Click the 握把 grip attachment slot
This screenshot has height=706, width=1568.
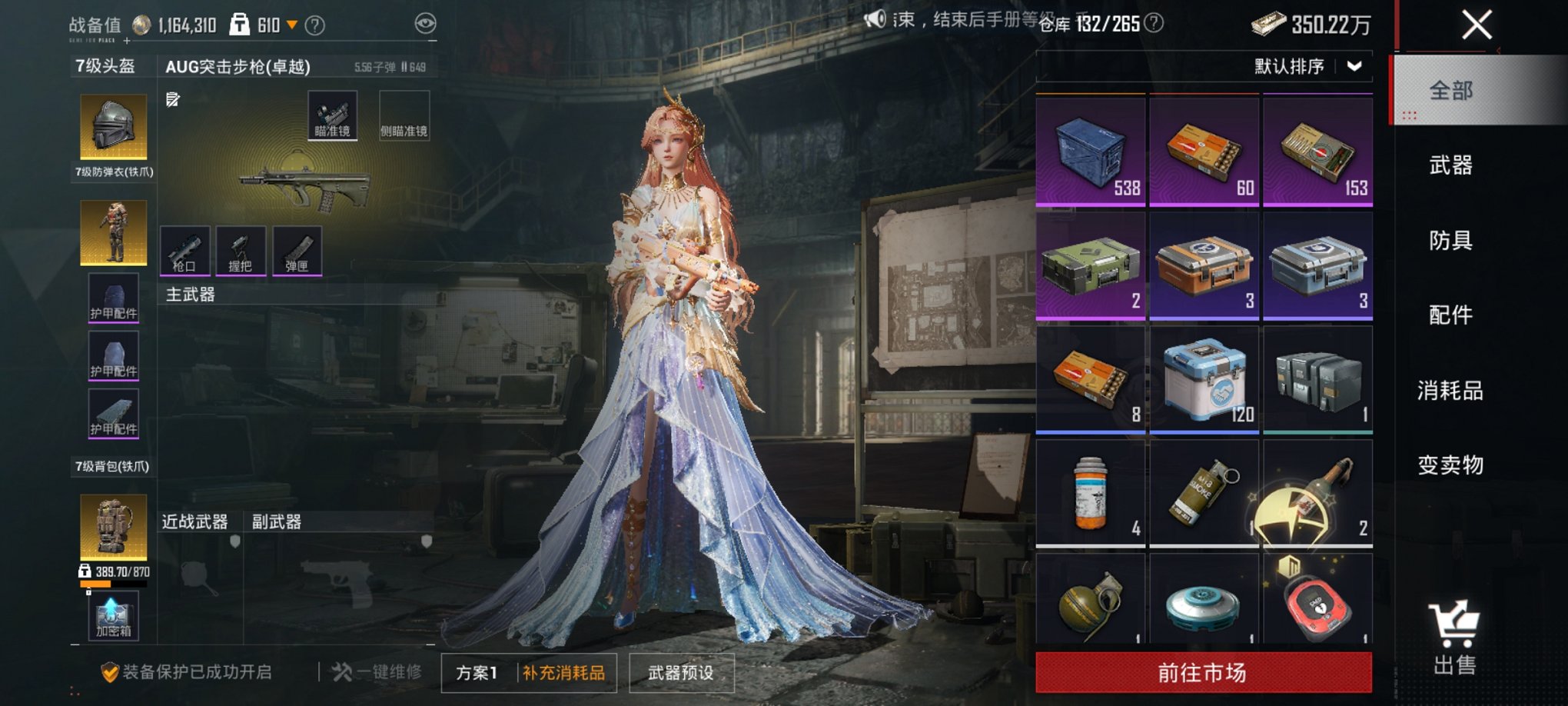tap(241, 250)
